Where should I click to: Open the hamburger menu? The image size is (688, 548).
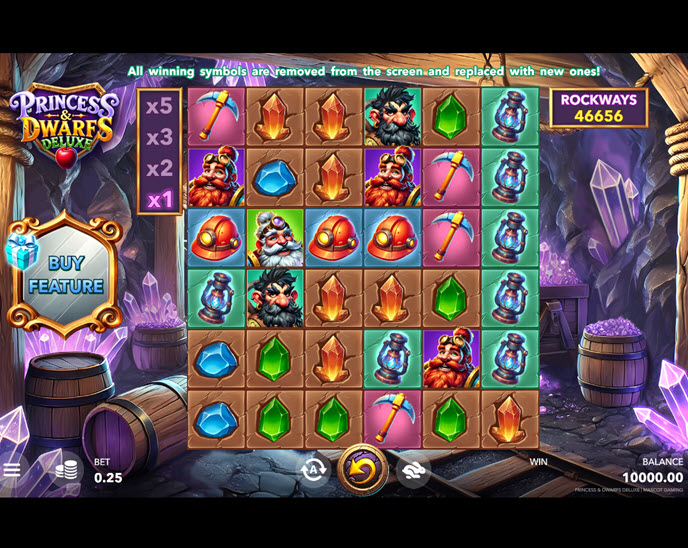[12, 469]
